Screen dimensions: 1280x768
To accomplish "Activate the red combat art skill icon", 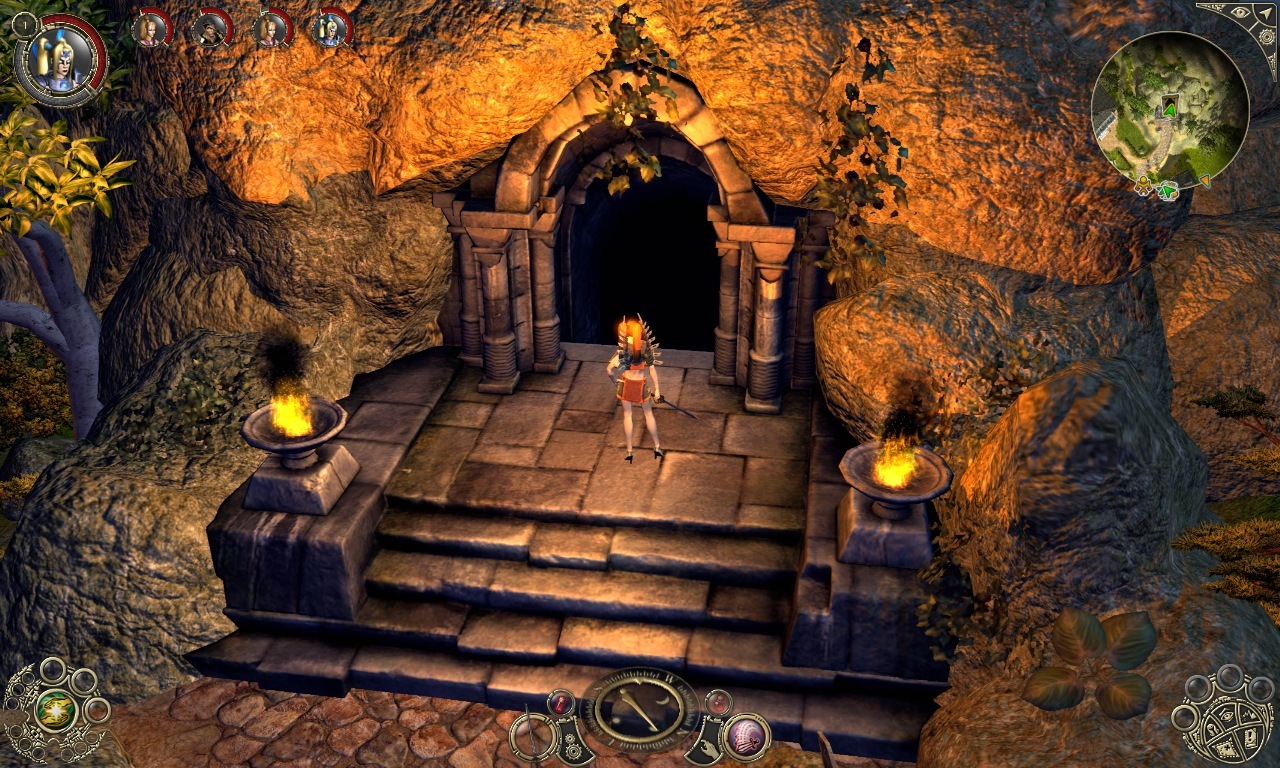I will tap(744, 737).
